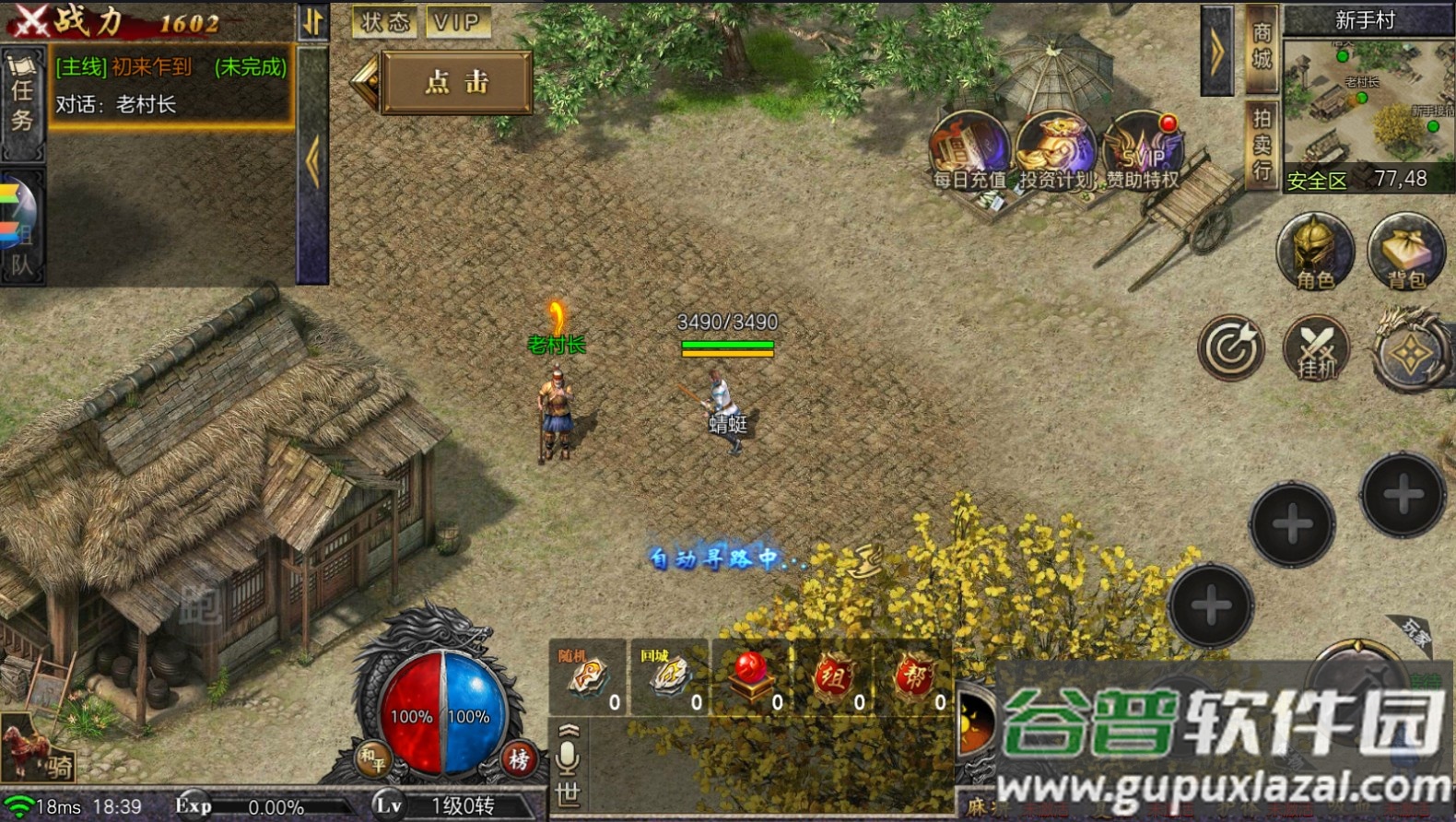Click the target-lock circular icon
Viewport: 1456px width, 822px height.
[1231, 348]
